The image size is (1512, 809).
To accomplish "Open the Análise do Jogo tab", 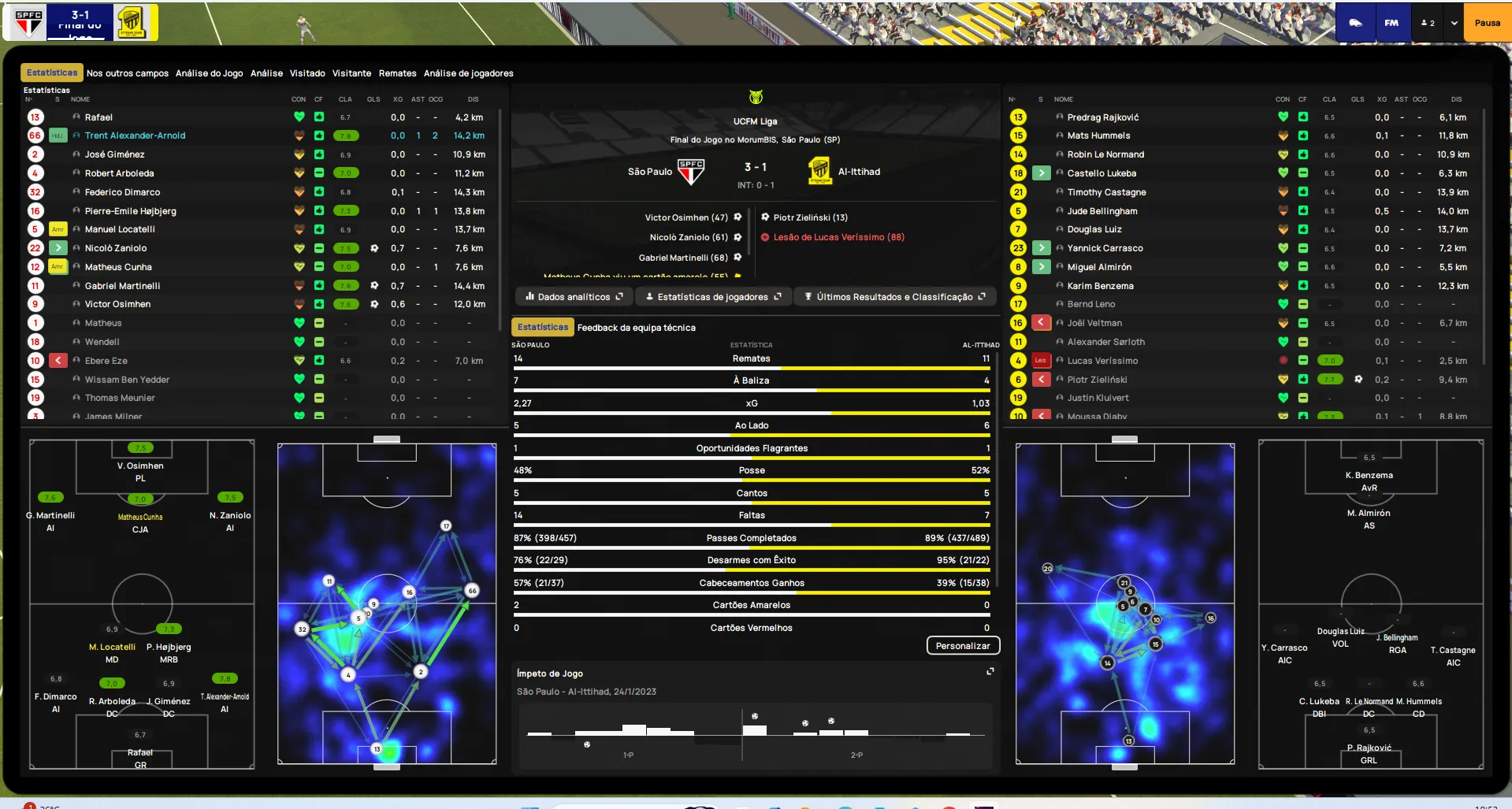I will click(x=209, y=73).
